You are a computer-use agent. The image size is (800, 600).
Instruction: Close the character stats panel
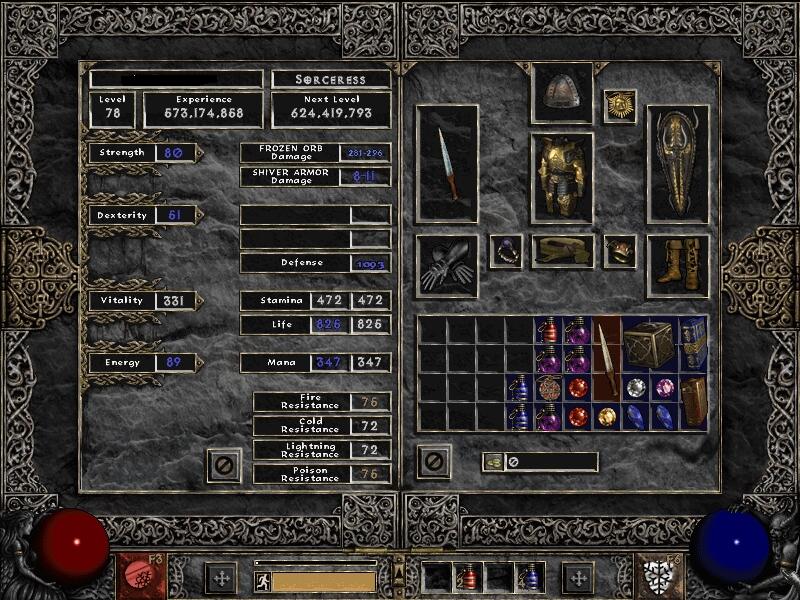click(x=224, y=463)
